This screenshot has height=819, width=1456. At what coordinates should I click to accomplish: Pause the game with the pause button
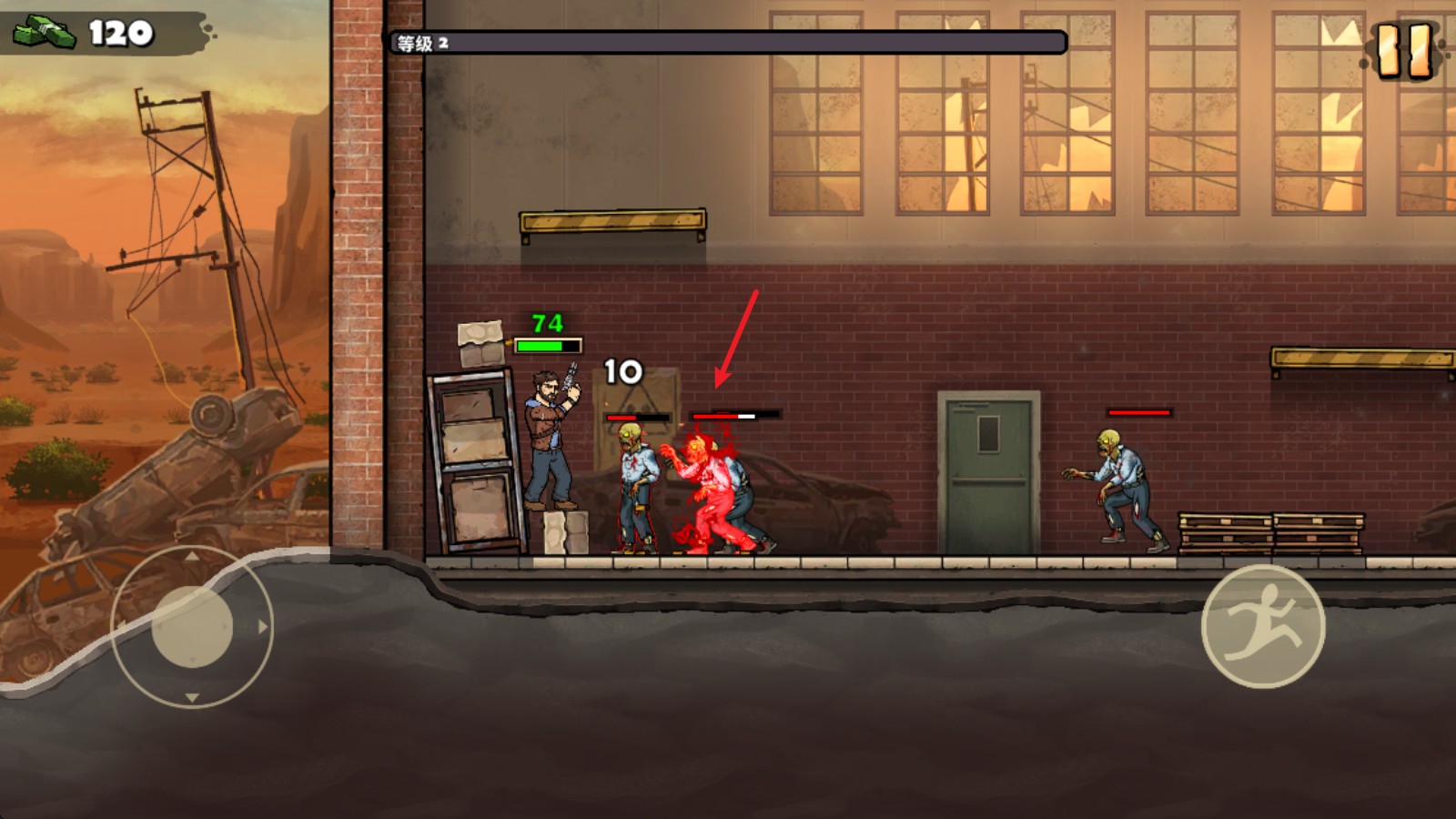tap(1404, 50)
